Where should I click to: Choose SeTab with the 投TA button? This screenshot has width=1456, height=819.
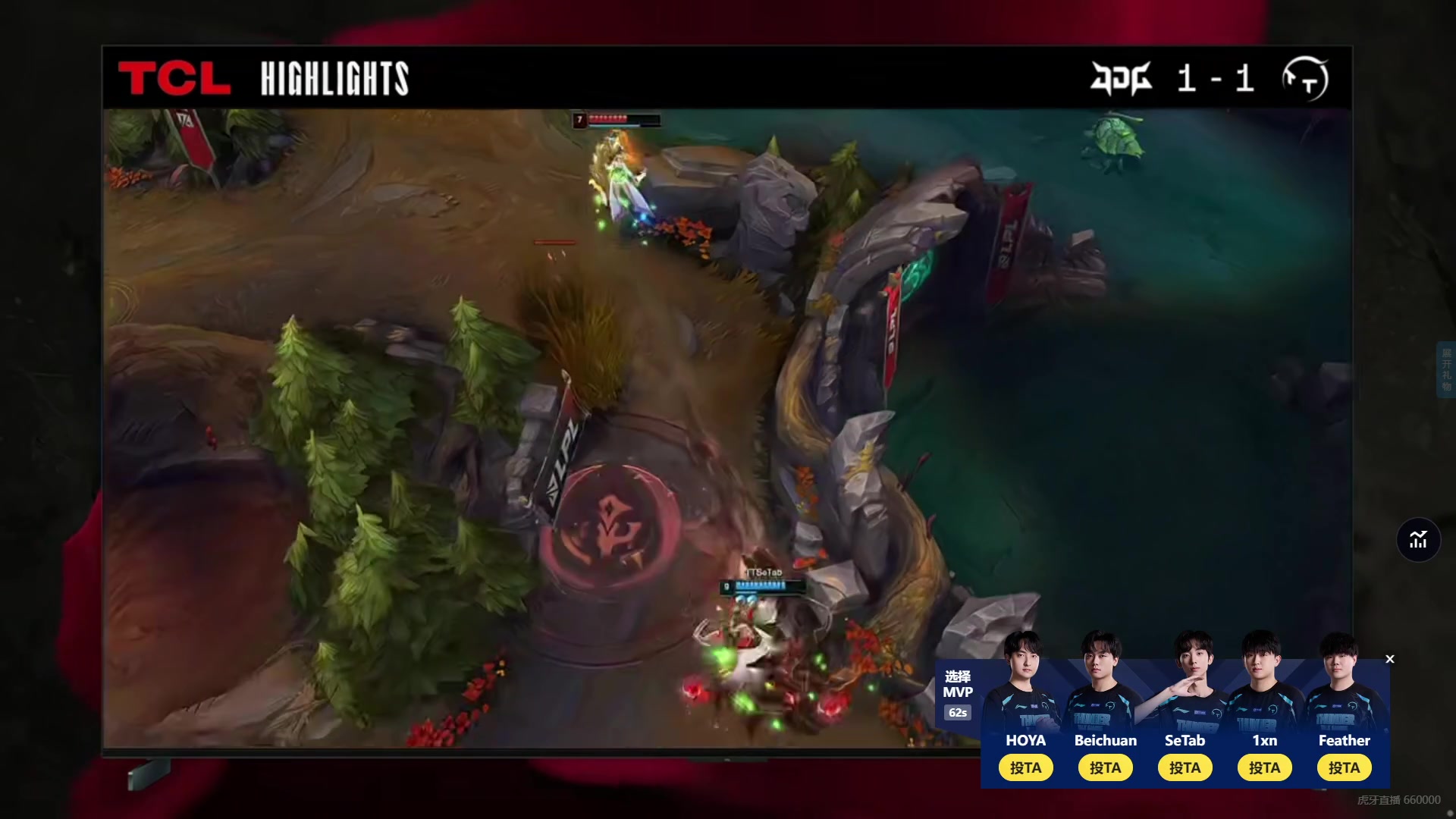1185,767
